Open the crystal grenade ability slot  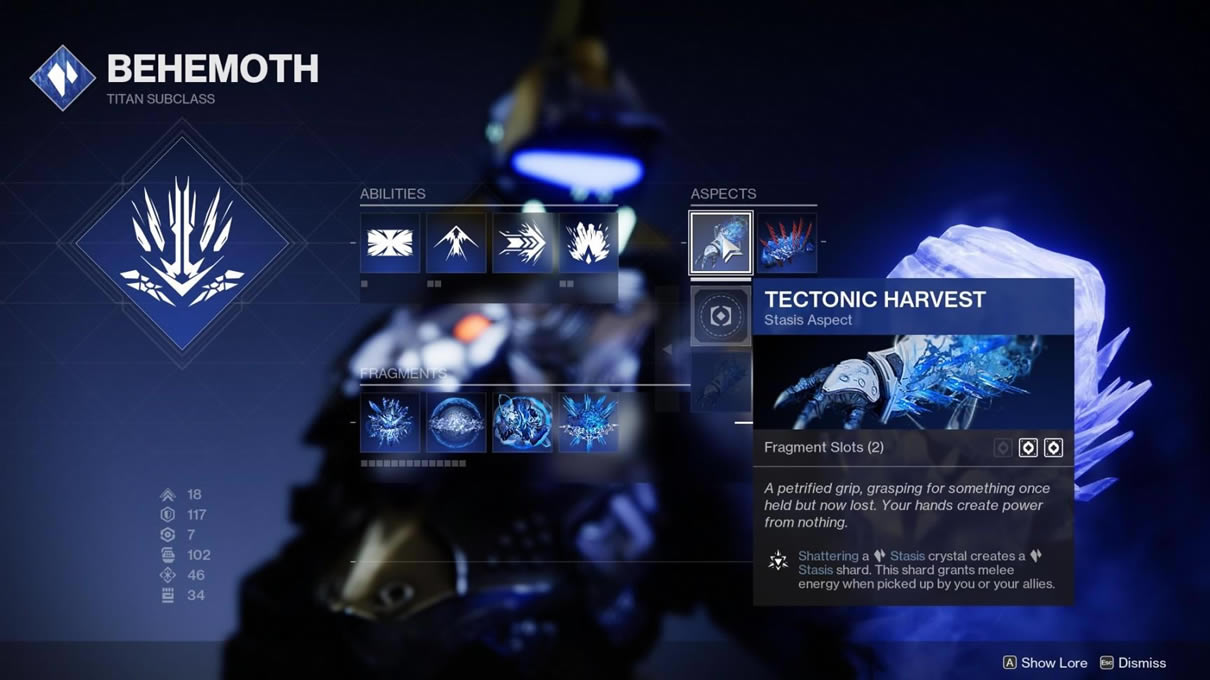click(588, 243)
